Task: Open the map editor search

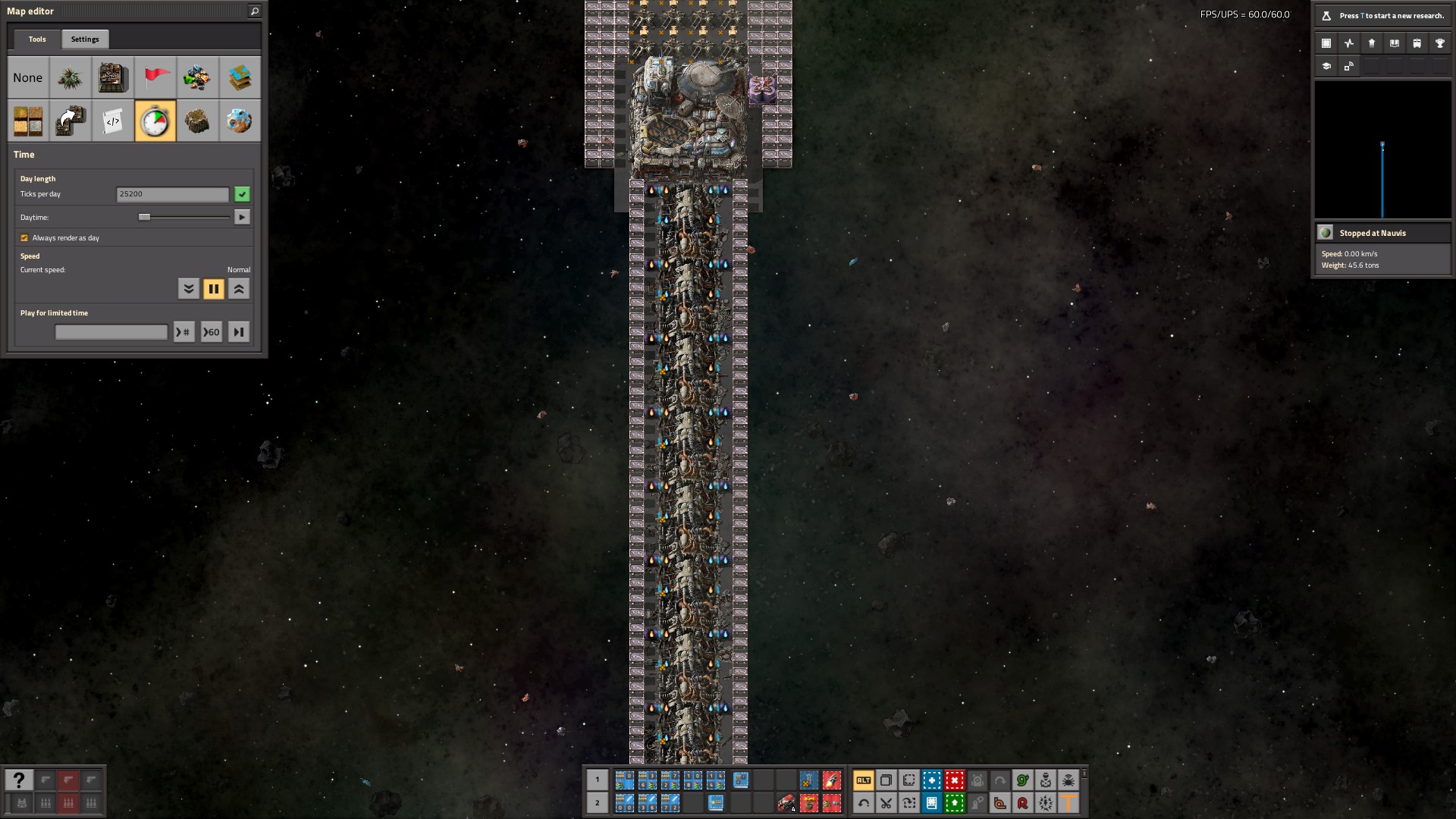Action: tap(255, 11)
